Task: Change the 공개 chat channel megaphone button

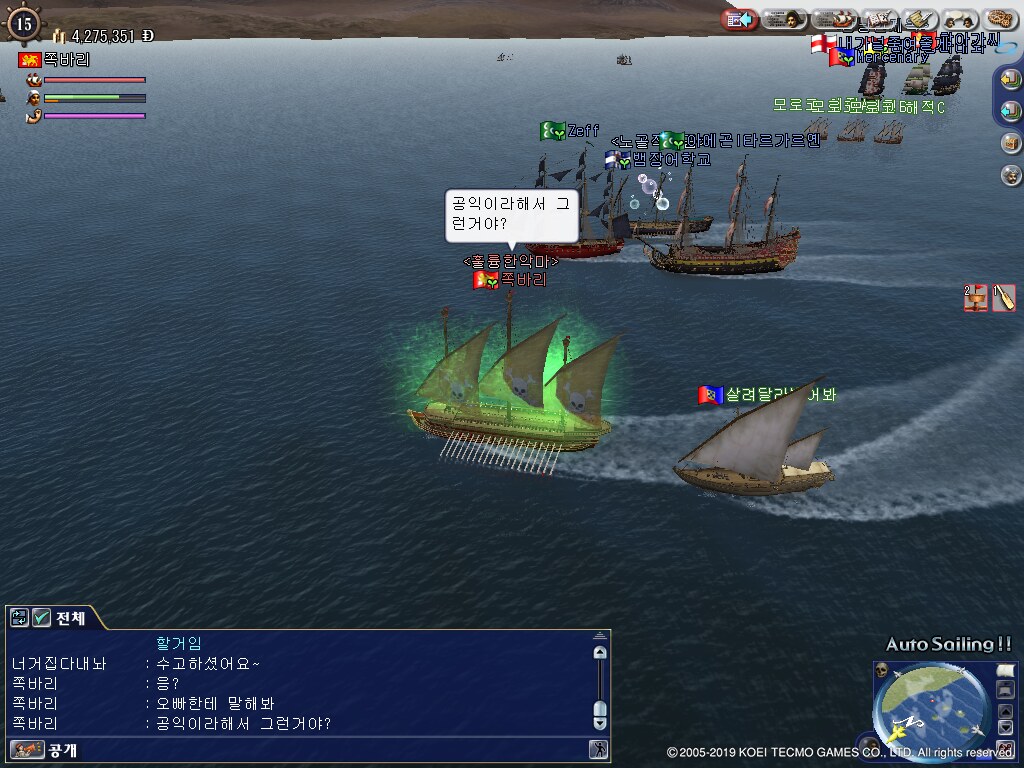Action: tap(28, 749)
